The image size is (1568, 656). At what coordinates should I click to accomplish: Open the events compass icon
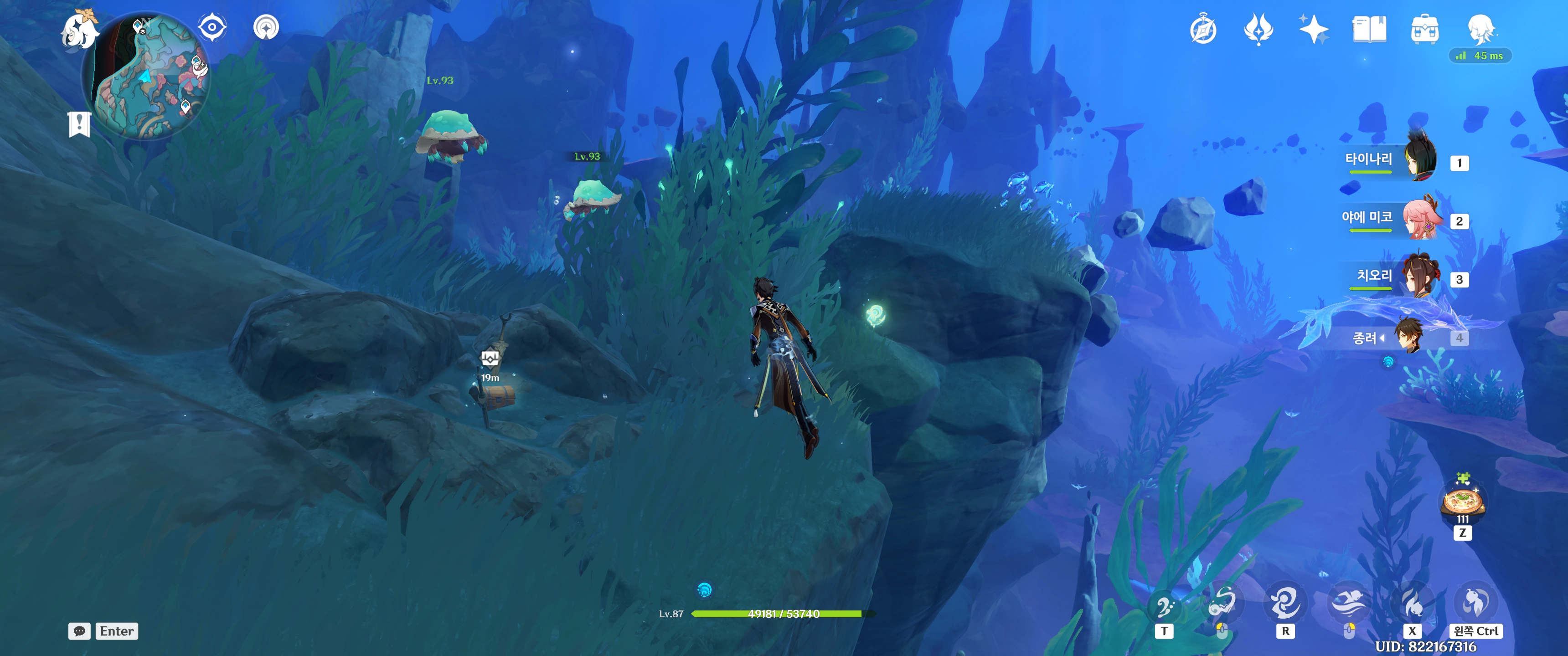point(1203,30)
